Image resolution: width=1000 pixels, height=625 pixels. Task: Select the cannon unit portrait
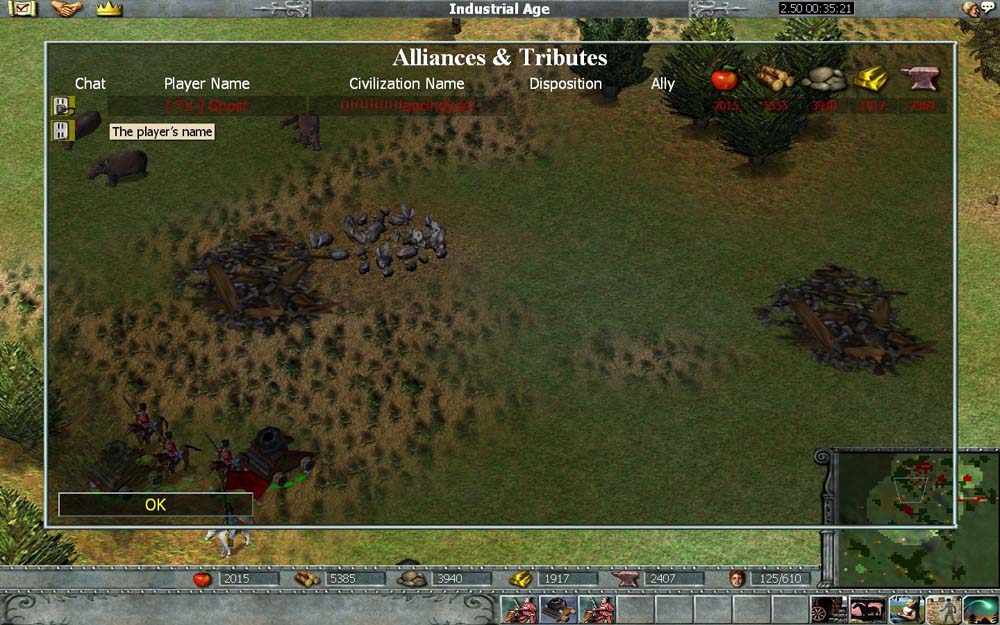tap(558, 609)
